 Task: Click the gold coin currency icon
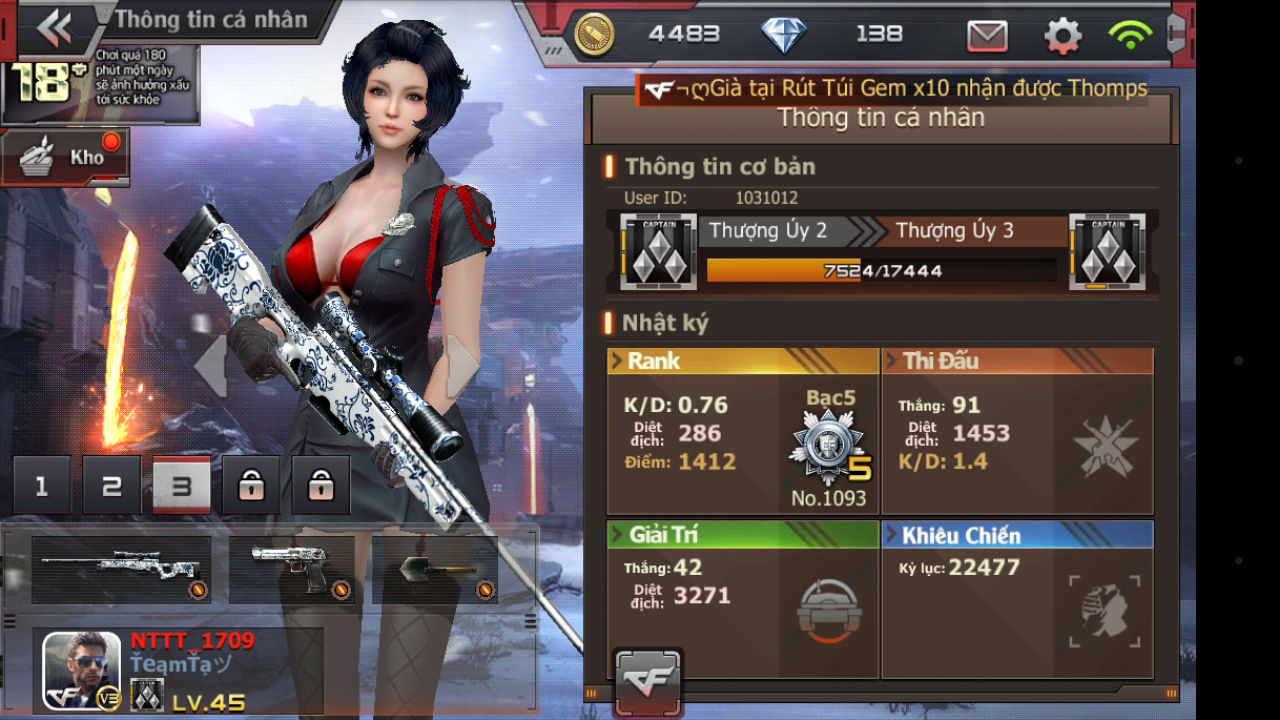point(594,36)
